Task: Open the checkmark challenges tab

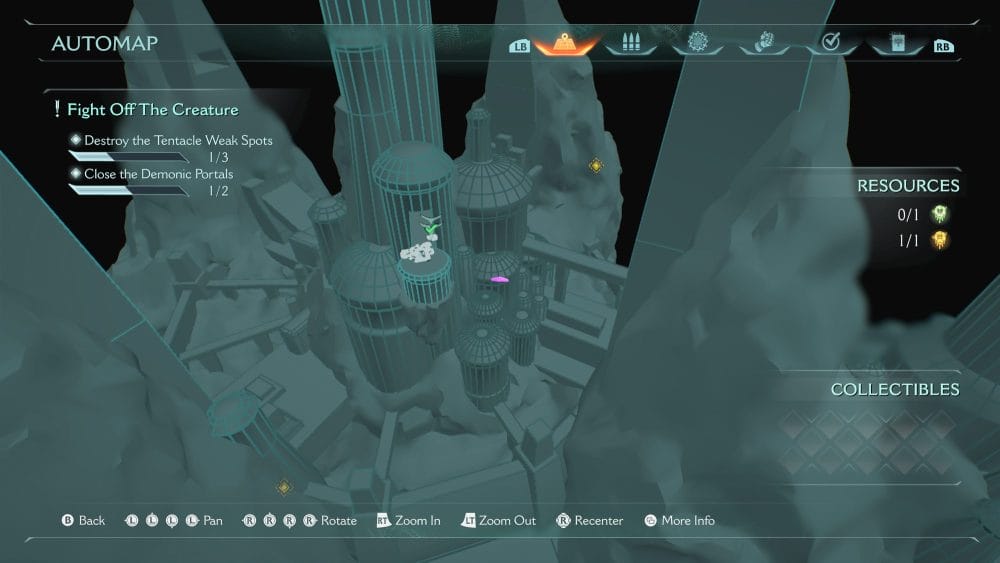Action: pyautogui.click(x=829, y=44)
